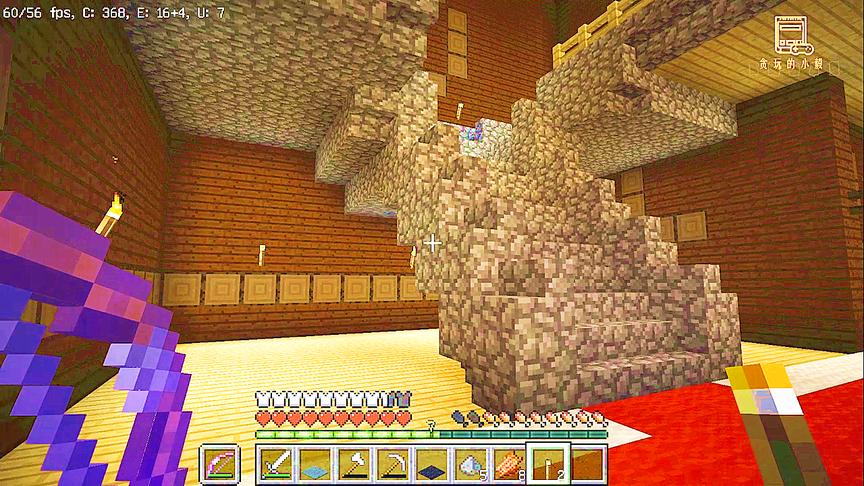The image size is (864, 486).
Task: Select the white item stack of five
Action: (x=470, y=463)
